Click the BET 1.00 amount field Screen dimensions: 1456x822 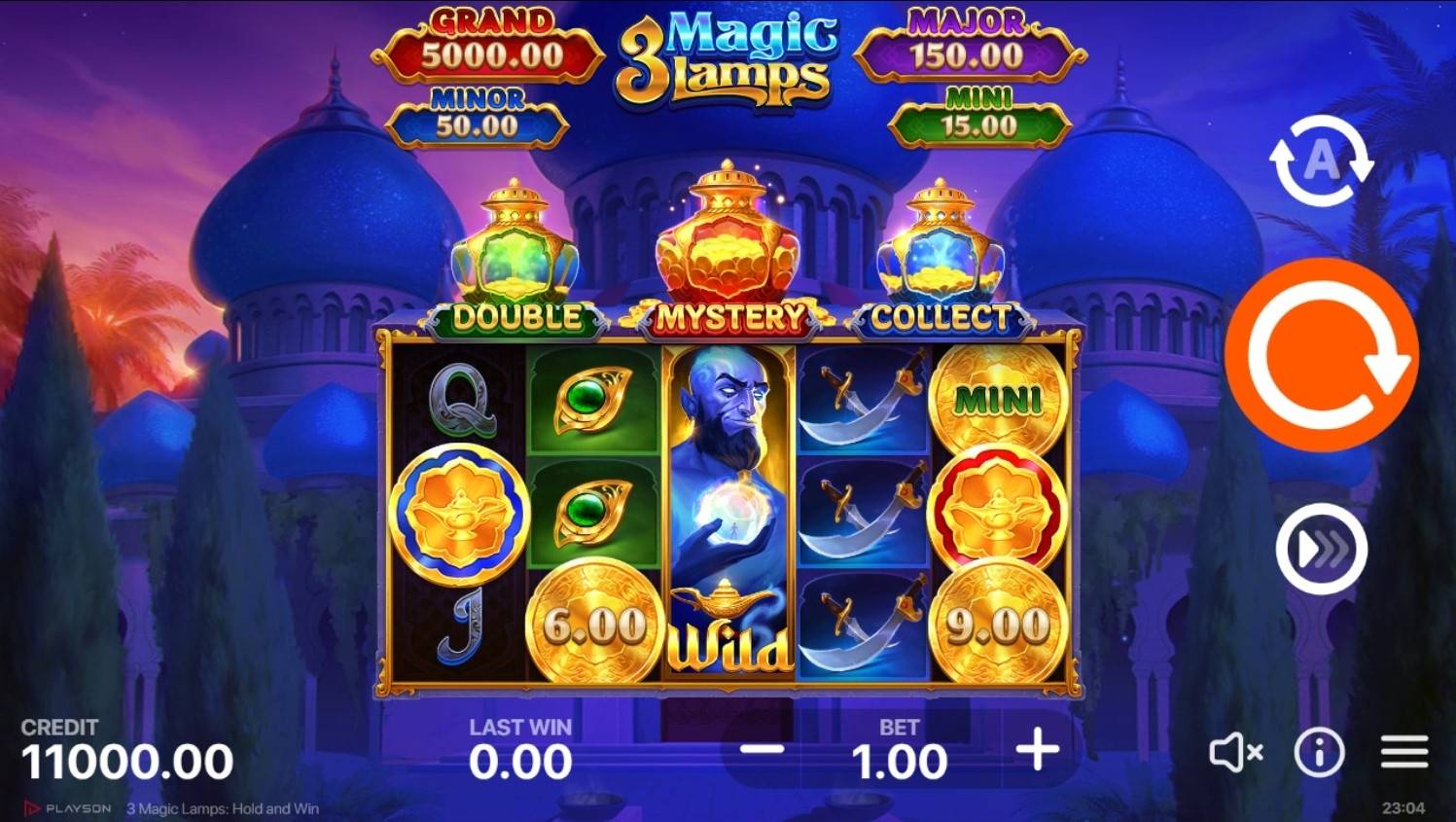pyautogui.click(x=900, y=760)
